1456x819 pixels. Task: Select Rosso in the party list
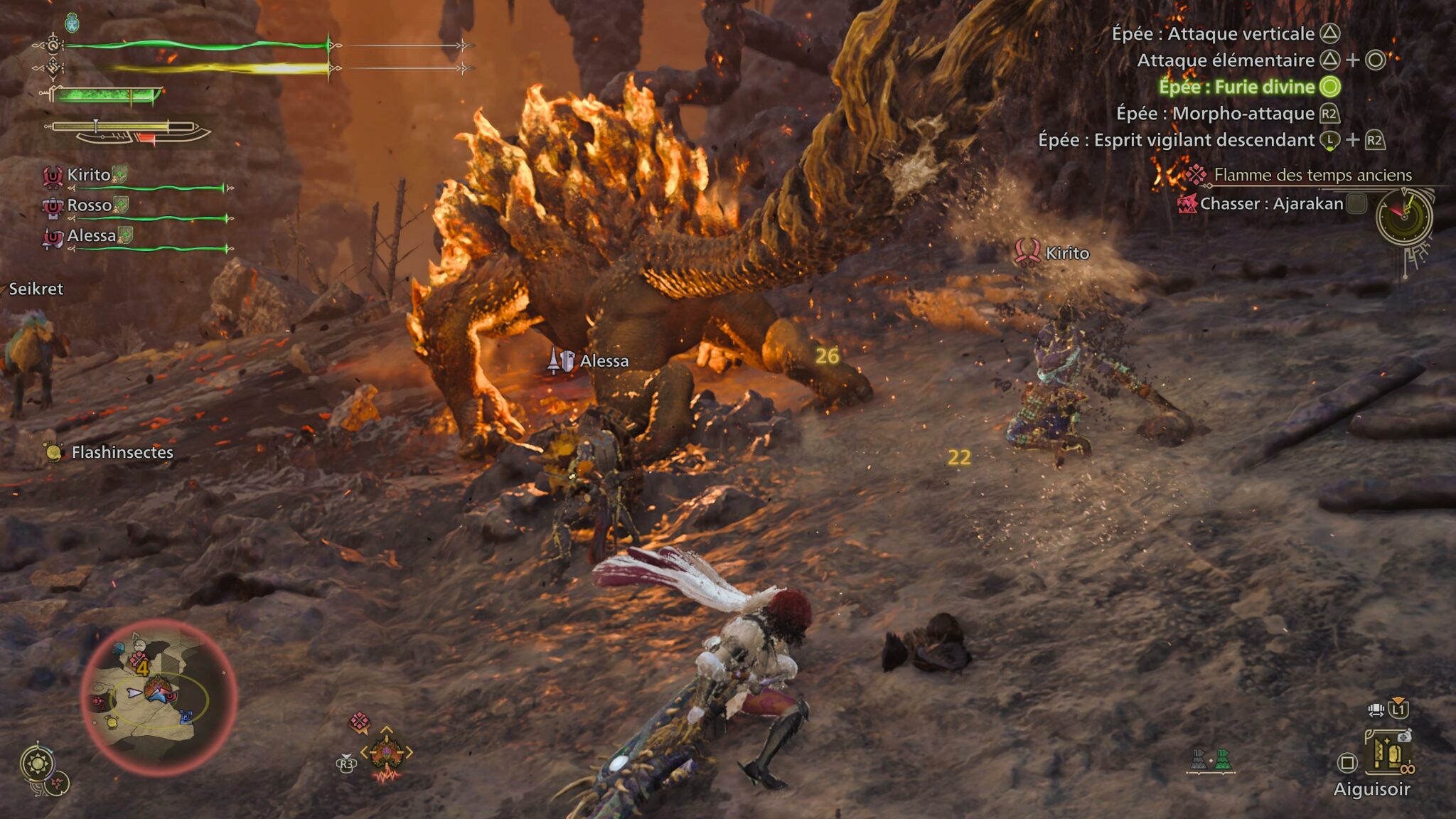(89, 205)
